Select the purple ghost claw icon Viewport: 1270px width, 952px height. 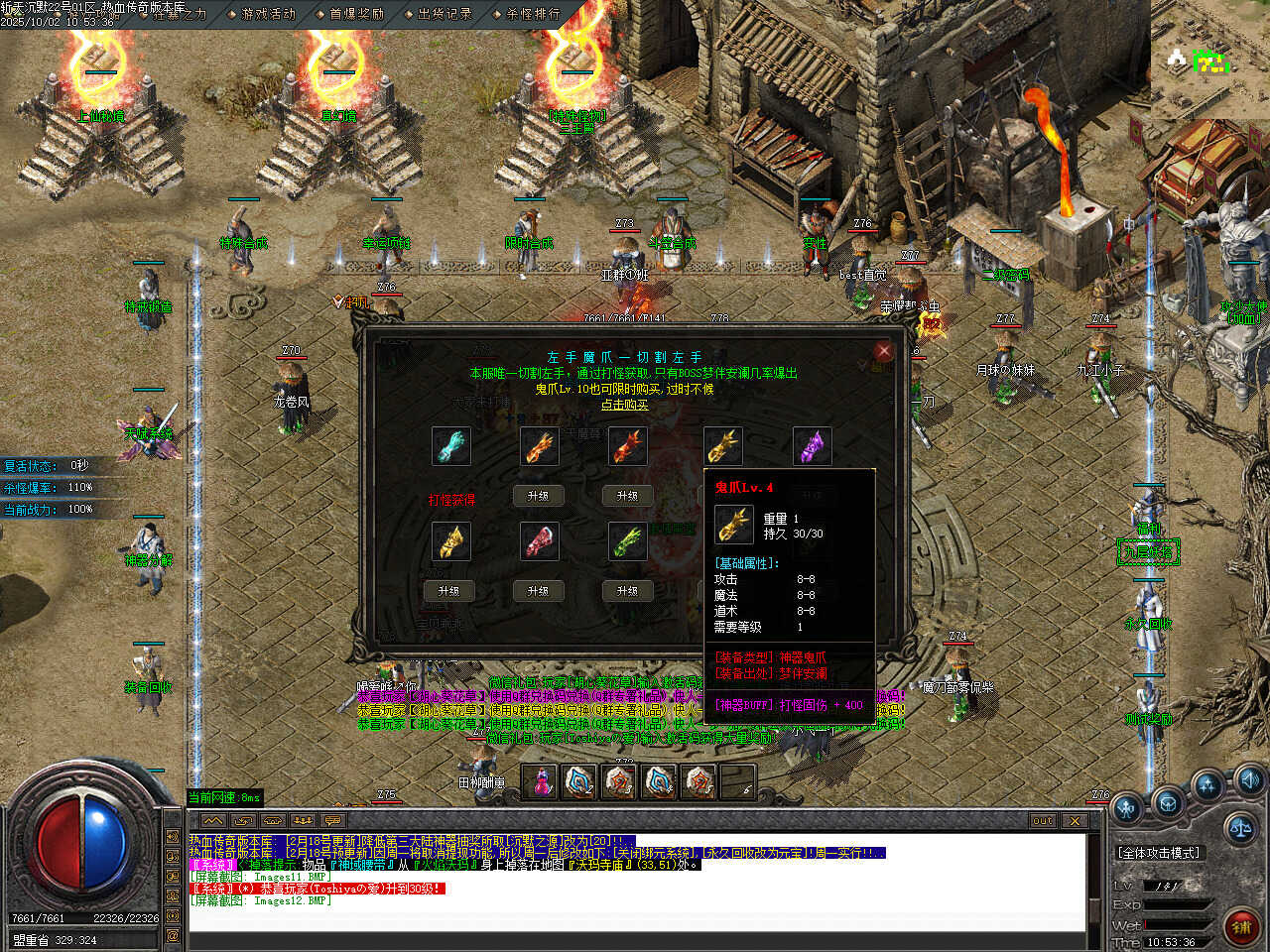click(x=813, y=446)
